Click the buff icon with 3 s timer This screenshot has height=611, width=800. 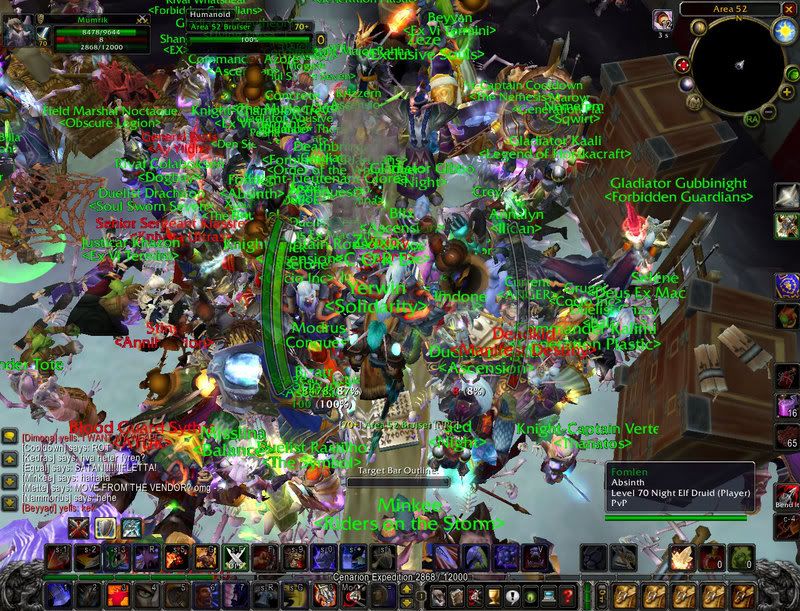(x=663, y=20)
